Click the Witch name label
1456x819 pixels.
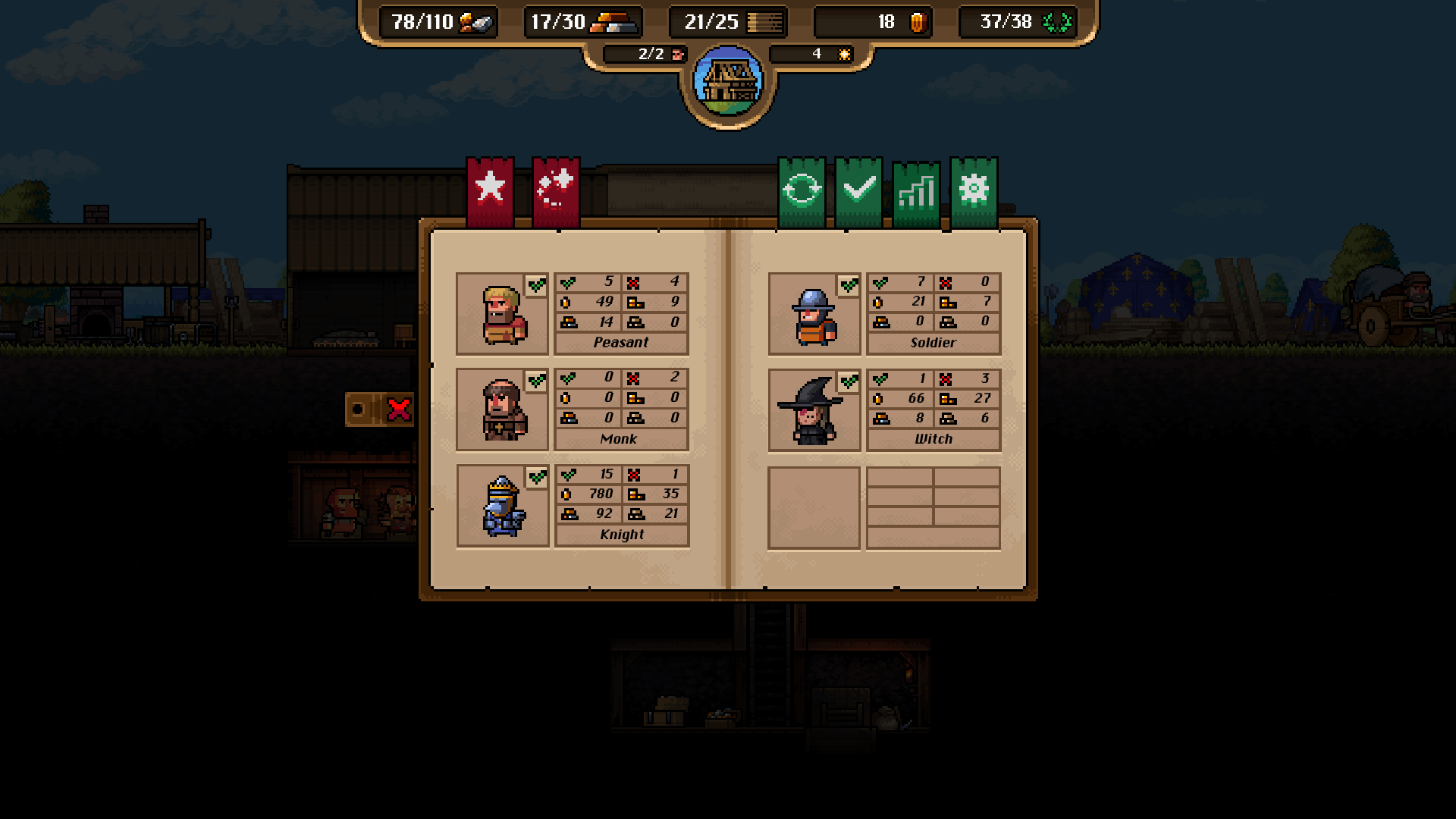tap(934, 439)
